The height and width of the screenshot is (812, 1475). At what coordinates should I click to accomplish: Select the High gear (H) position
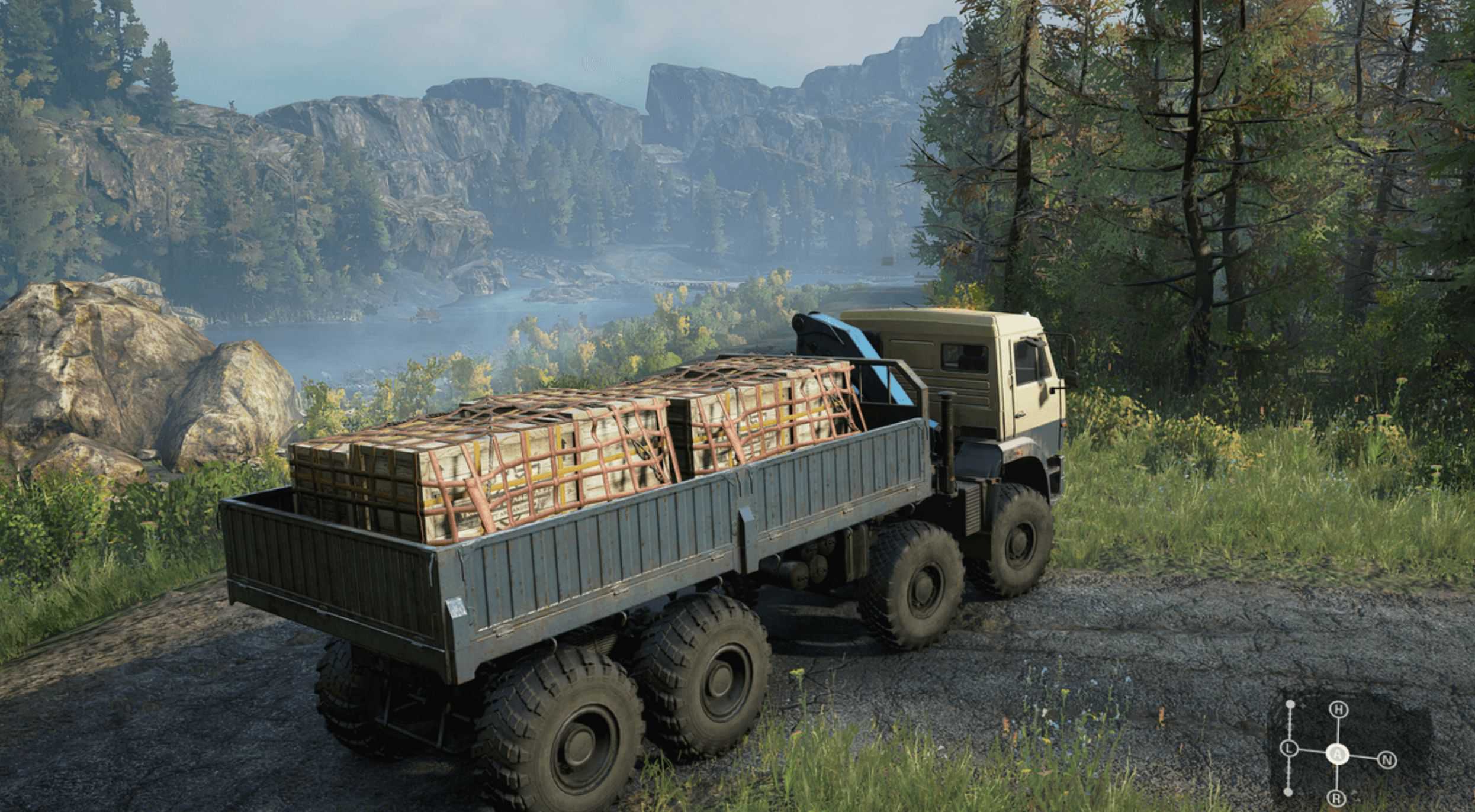[1338, 710]
